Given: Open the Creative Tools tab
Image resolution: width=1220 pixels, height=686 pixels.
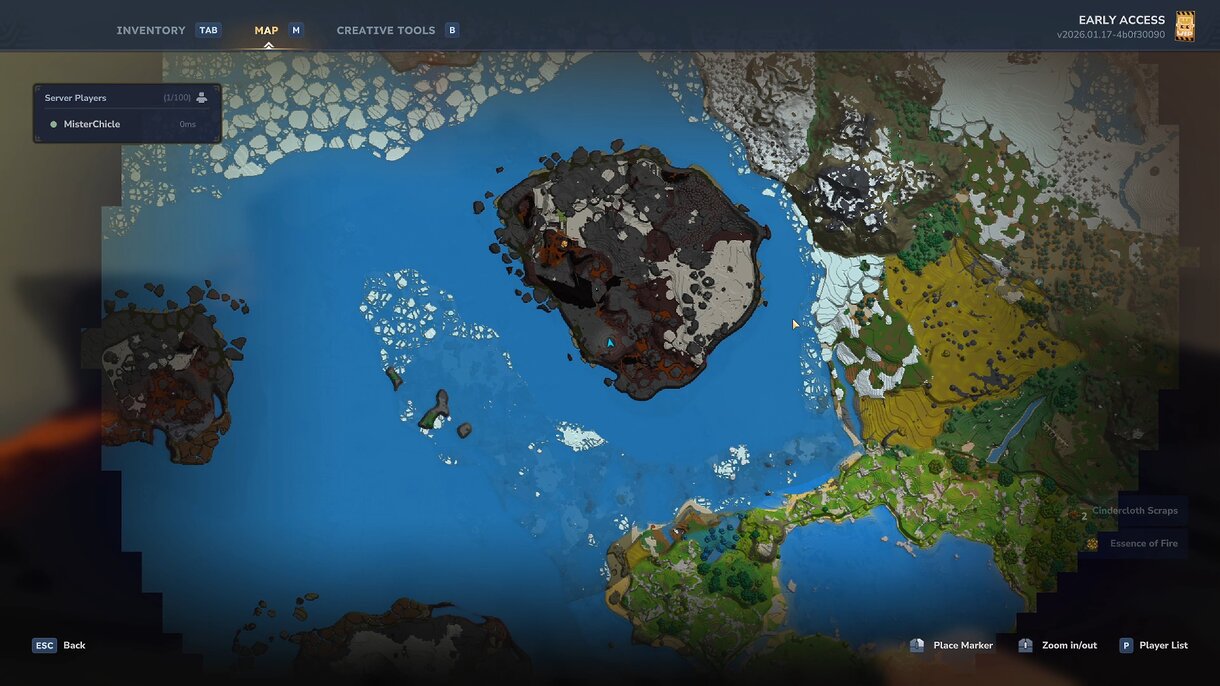Looking at the screenshot, I should (x=385, y=30).
